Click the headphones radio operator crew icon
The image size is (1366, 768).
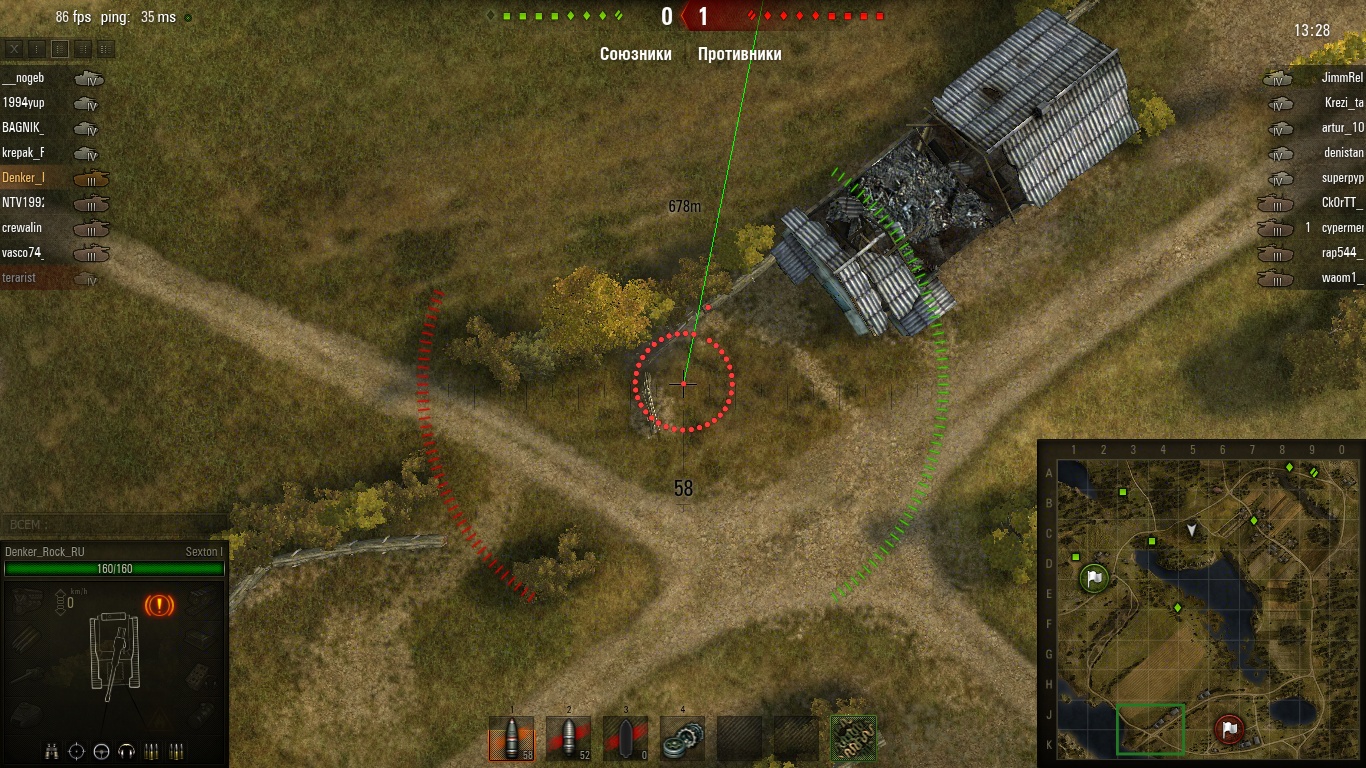(126, 751)
